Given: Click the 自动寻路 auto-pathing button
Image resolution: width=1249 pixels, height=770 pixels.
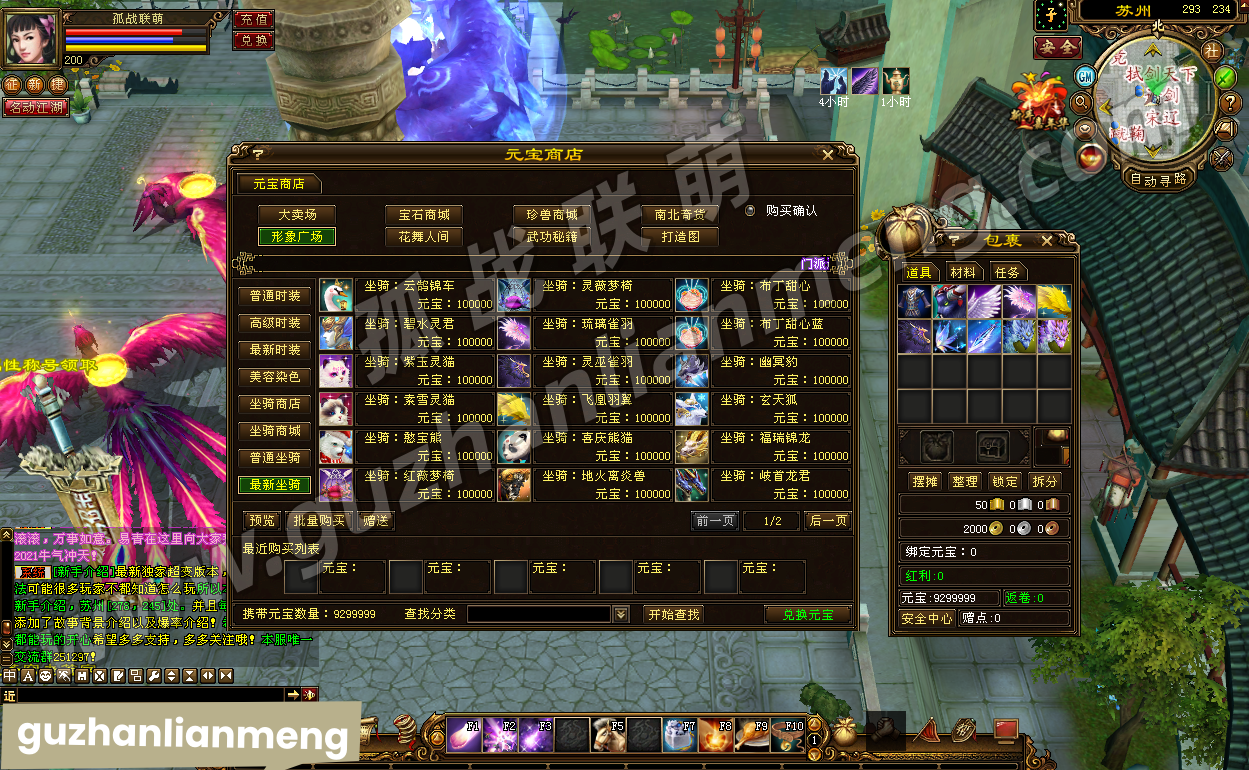Looking at the screenshot, I should [x=1157, y=179].
